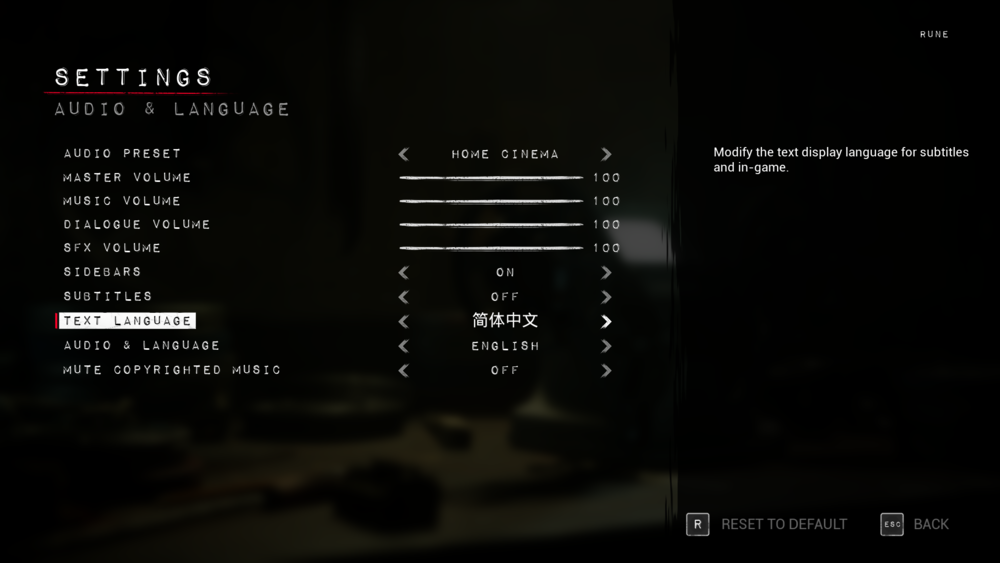Change the Dialogue Volume slider
The image size is (1000, 563).
[x=490, y=225]
